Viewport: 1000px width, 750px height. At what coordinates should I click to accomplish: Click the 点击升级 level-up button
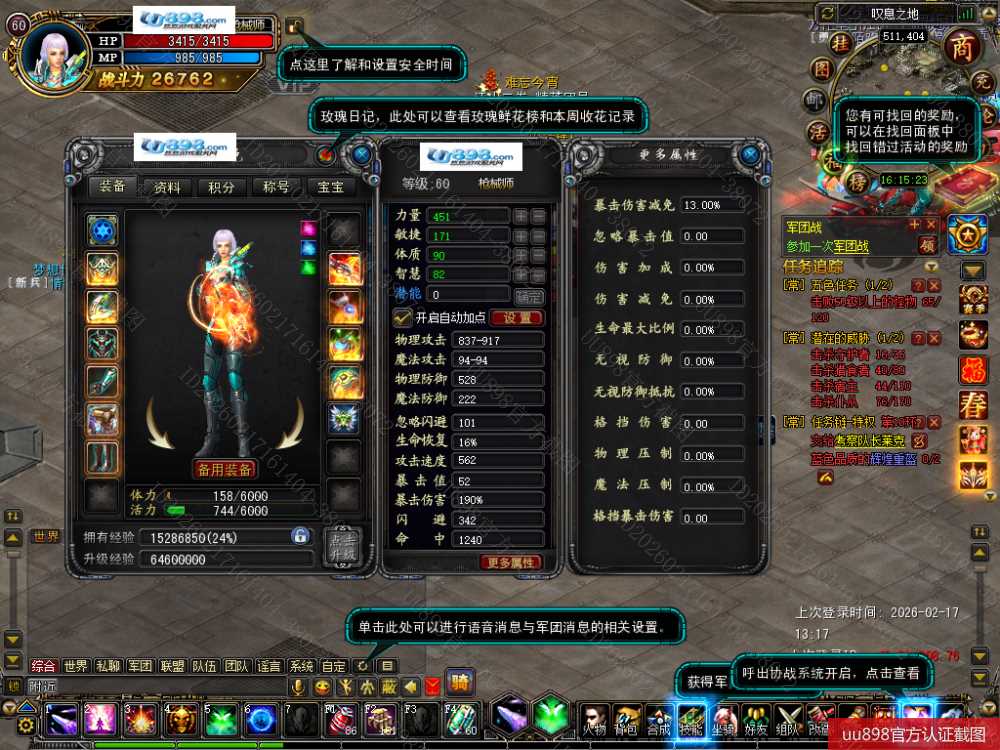[x=343, y=546]
